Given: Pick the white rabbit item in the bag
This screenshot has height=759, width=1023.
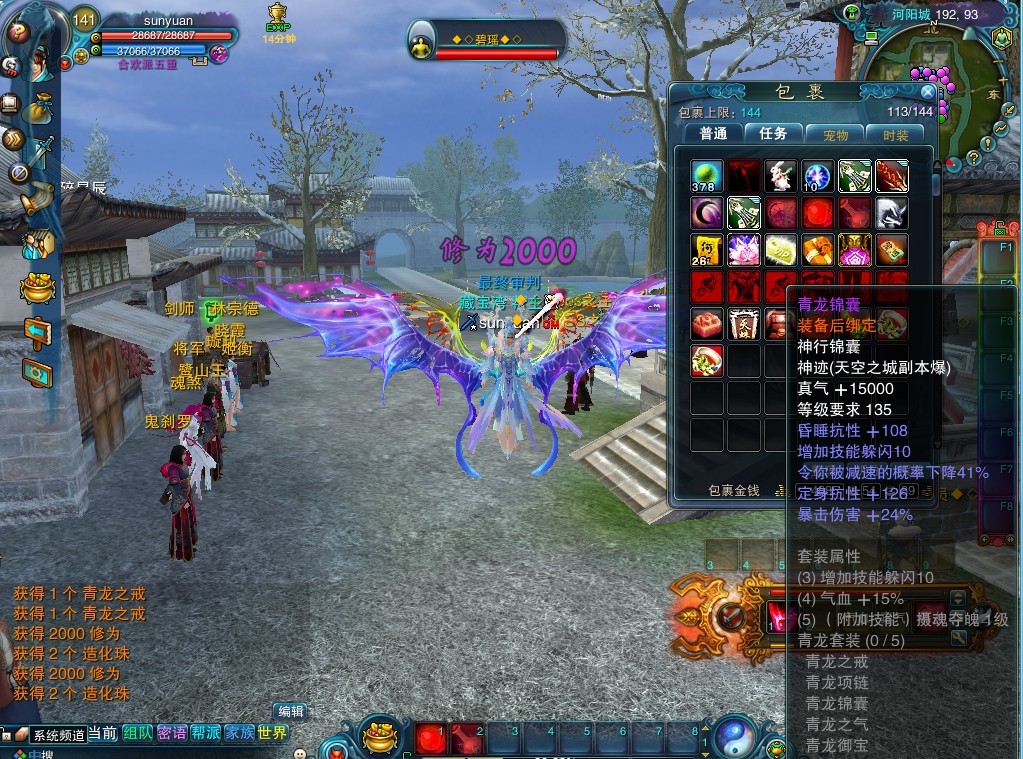Looking at the screenshot, I should coord(781,176).
